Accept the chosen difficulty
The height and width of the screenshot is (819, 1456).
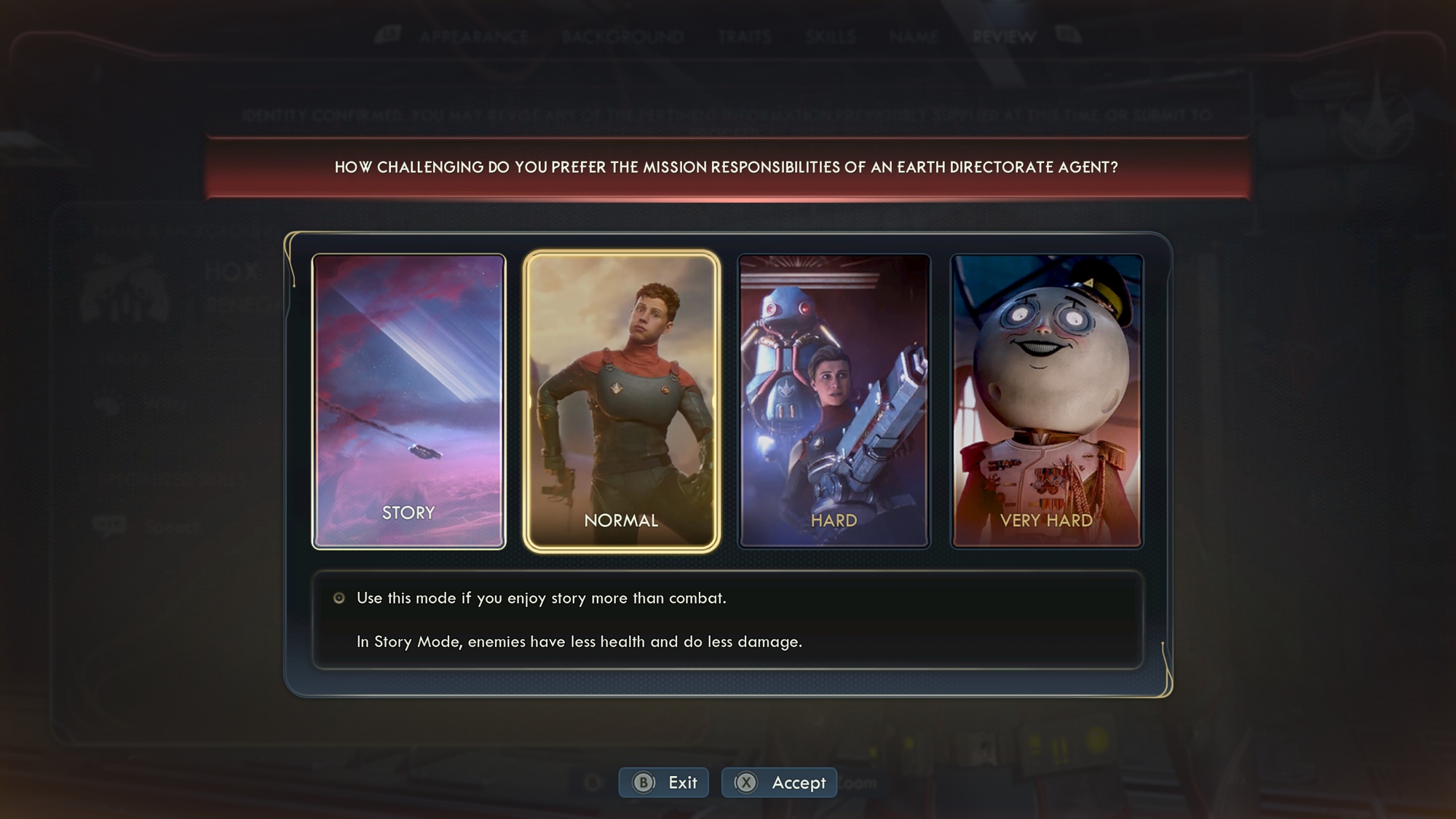[x=780, y=783]
